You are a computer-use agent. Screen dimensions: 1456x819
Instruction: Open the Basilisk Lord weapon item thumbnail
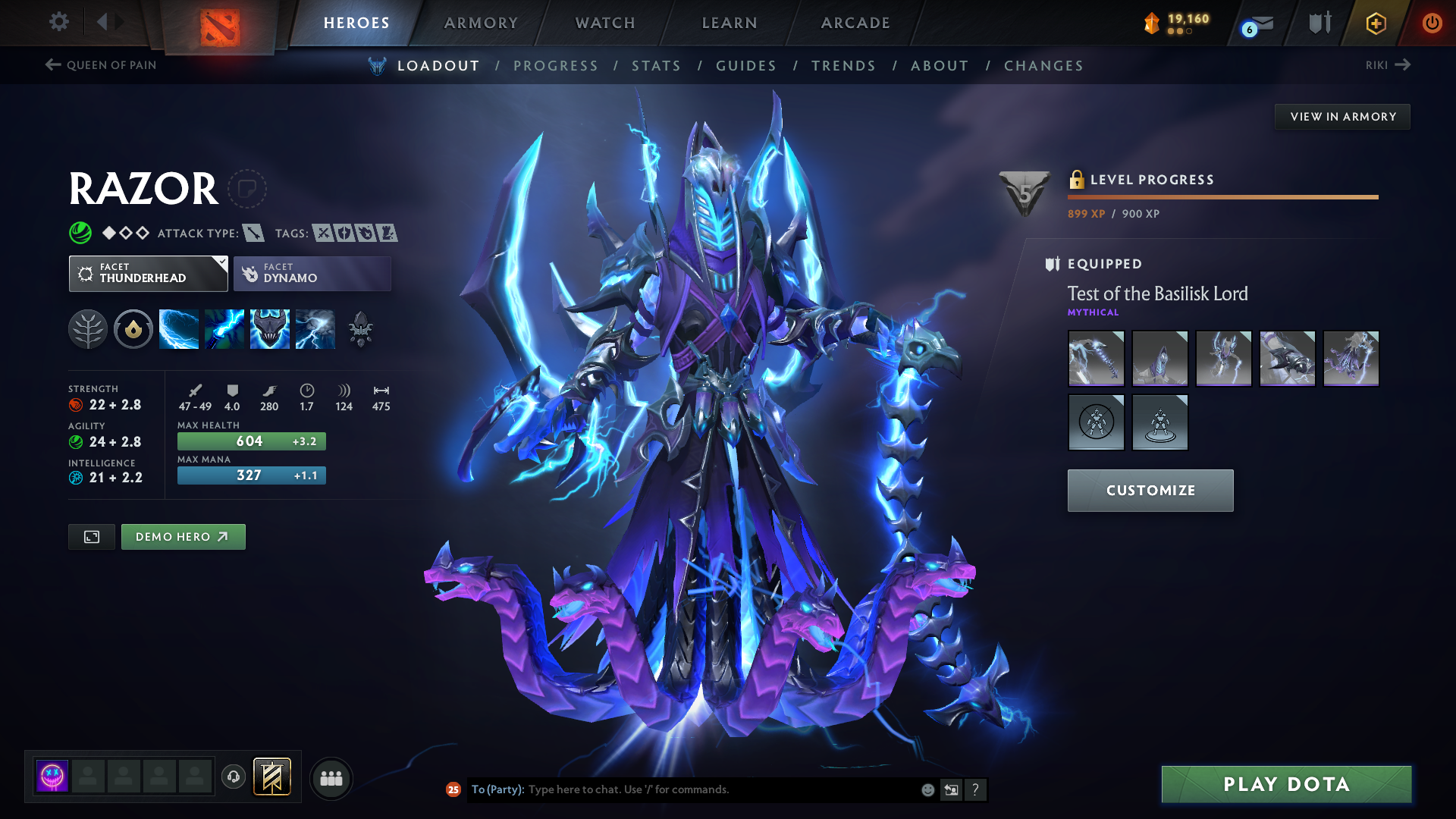[x=1096, y=358]
